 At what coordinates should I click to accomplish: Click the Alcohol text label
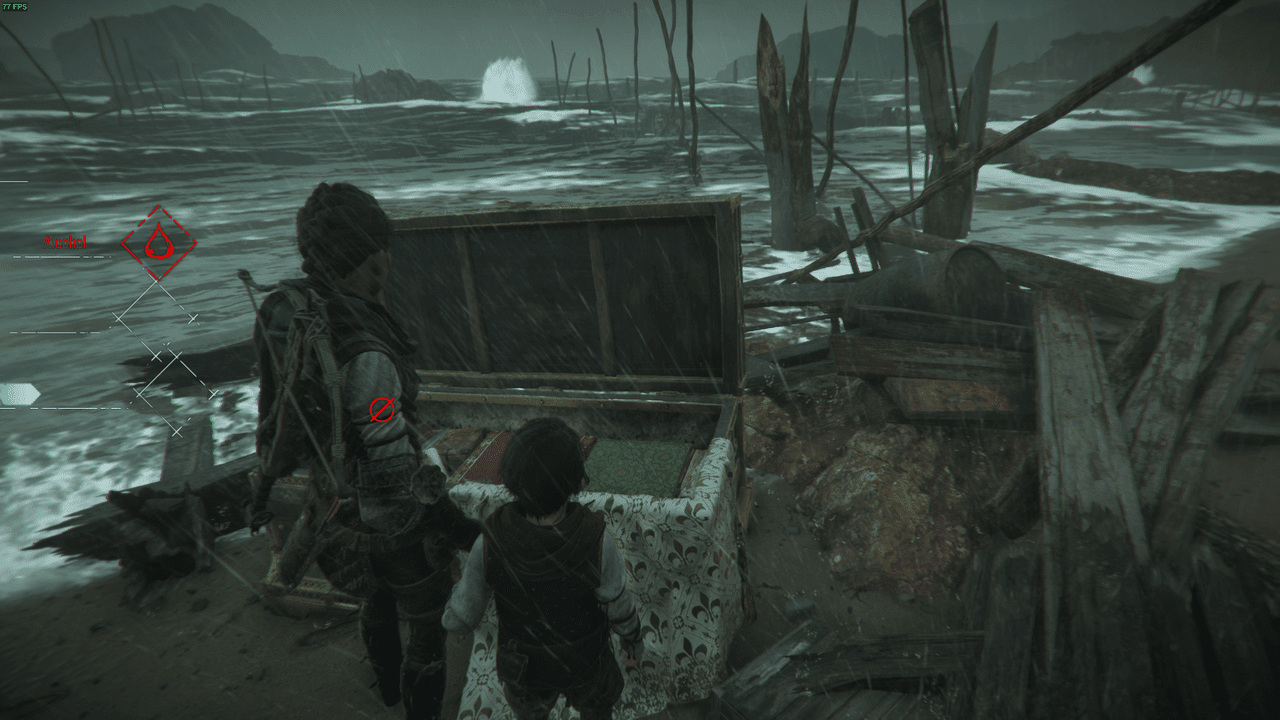(x=65, y=242)
